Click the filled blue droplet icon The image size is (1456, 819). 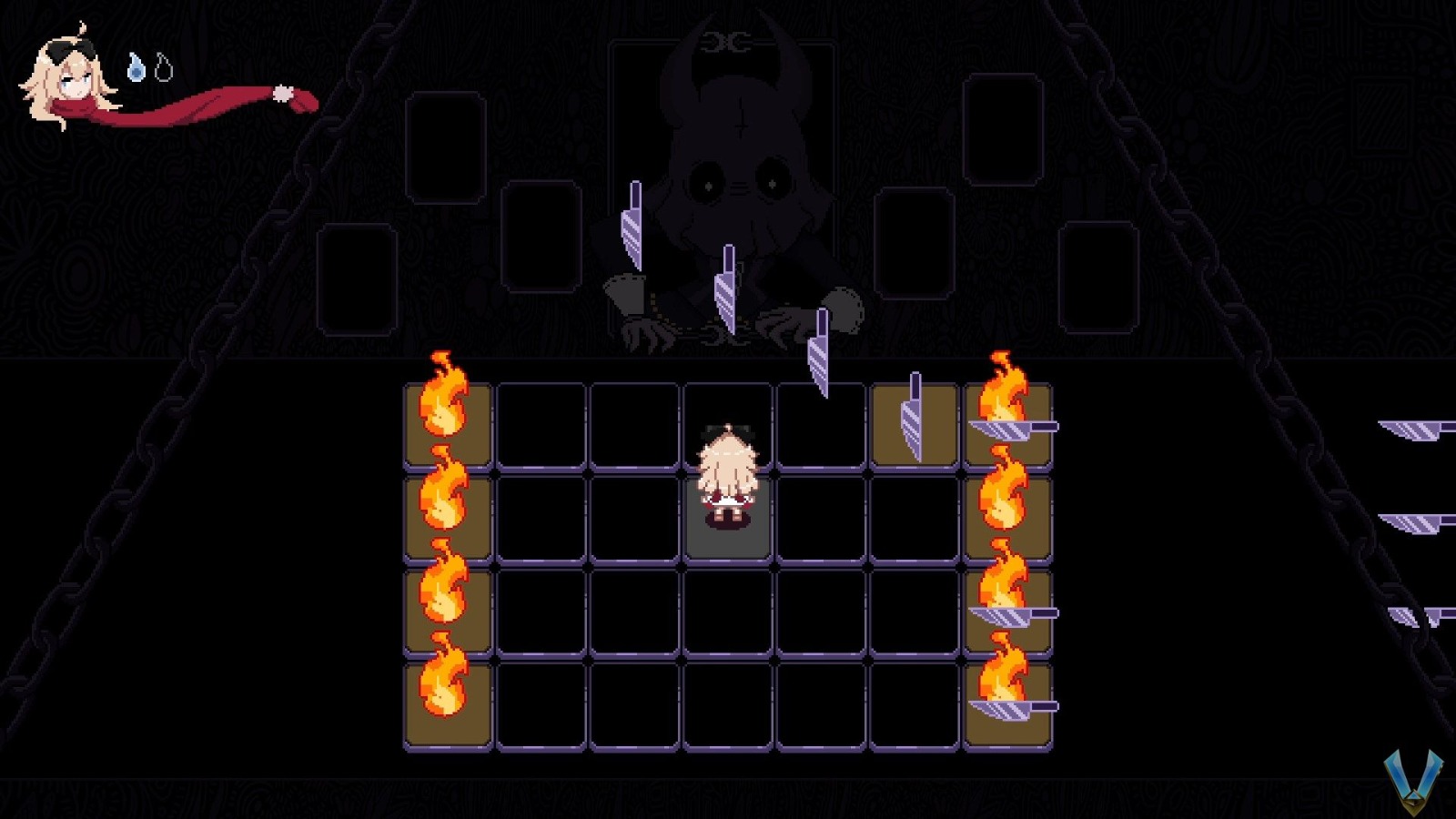136,67
